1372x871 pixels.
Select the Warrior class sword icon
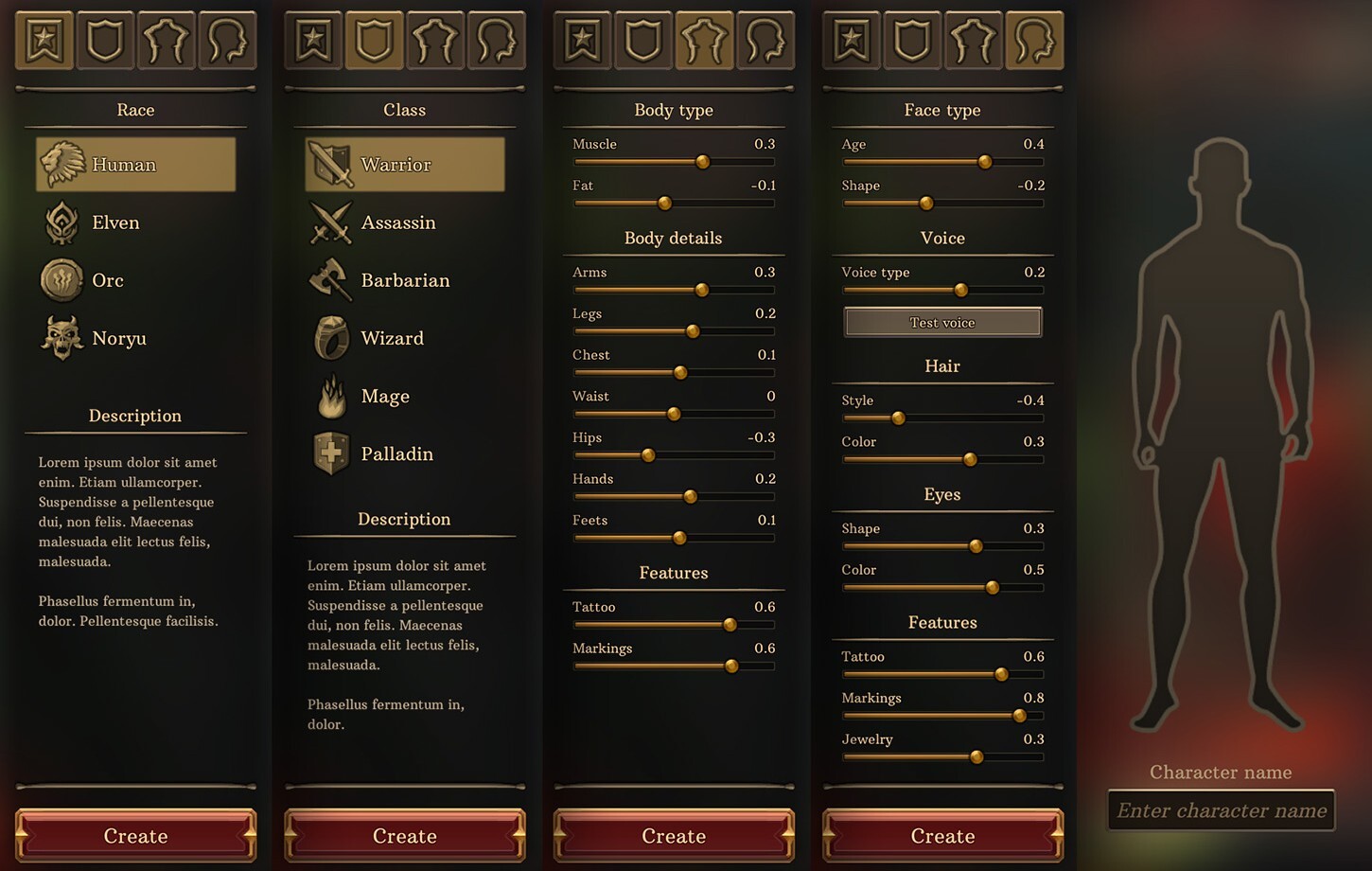tap(329, 163)
